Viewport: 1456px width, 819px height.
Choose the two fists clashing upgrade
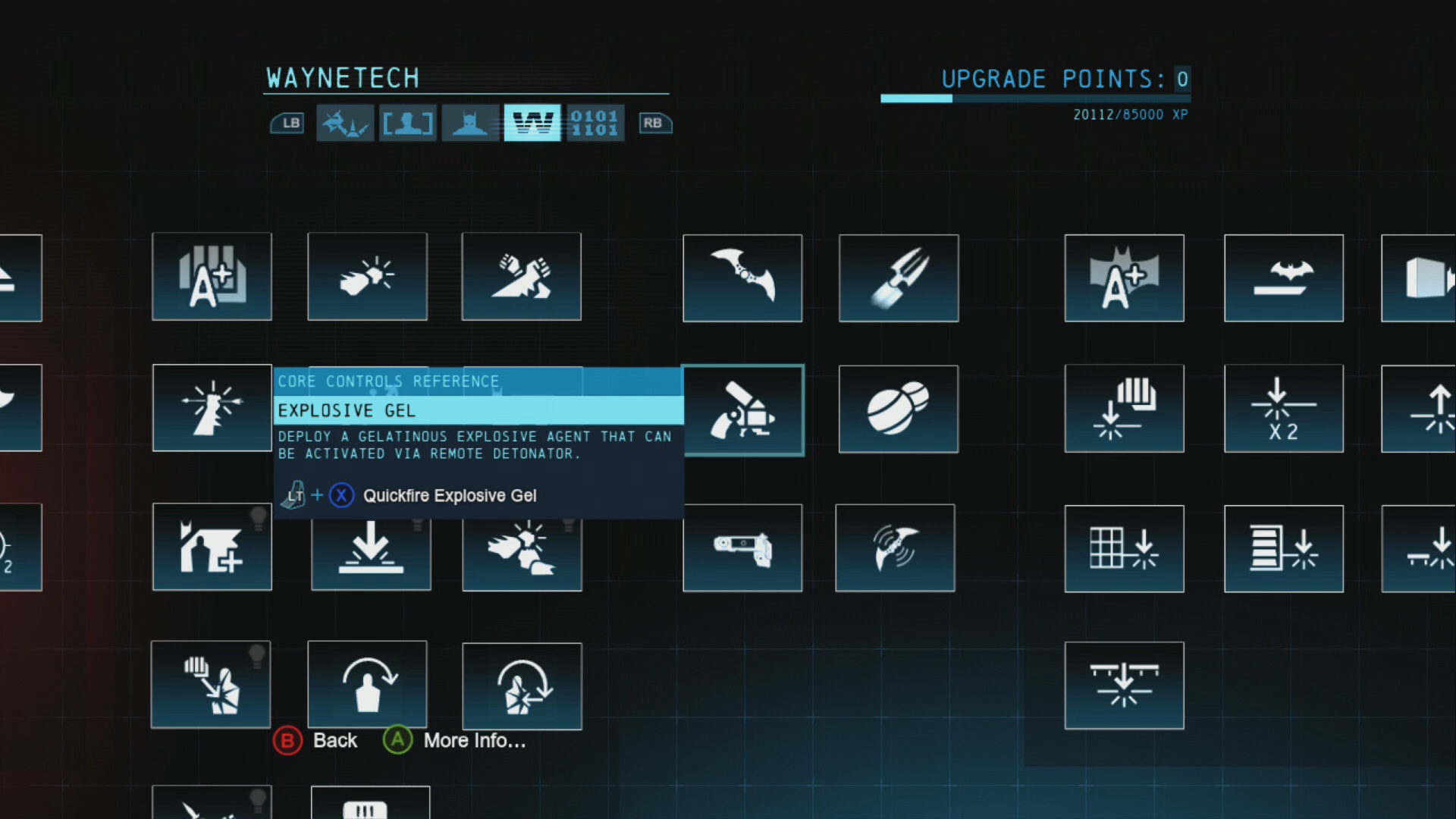click(521, 277)
